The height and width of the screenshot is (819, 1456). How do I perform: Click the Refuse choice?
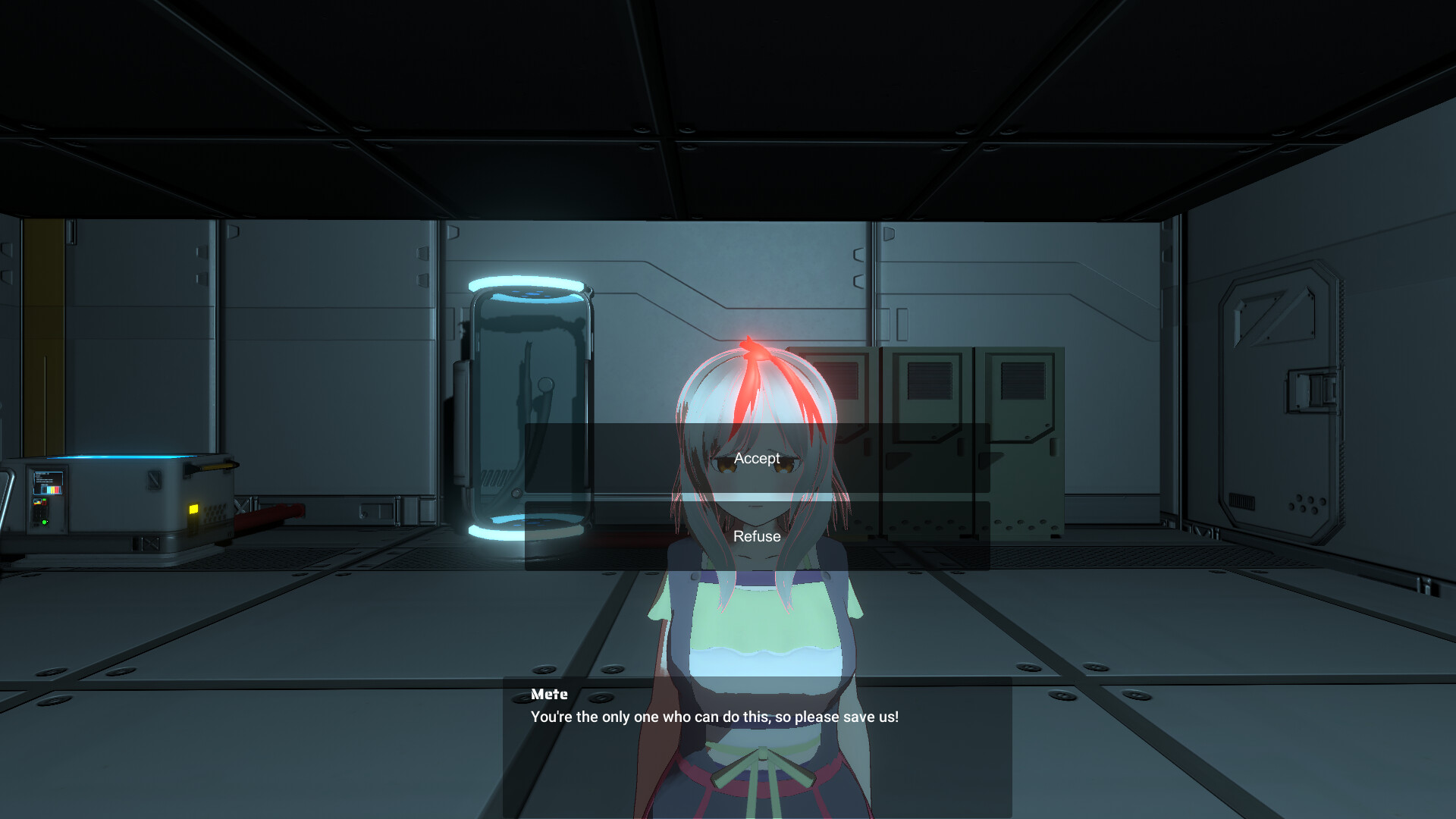pyautogui.click(x=756, y=536)
